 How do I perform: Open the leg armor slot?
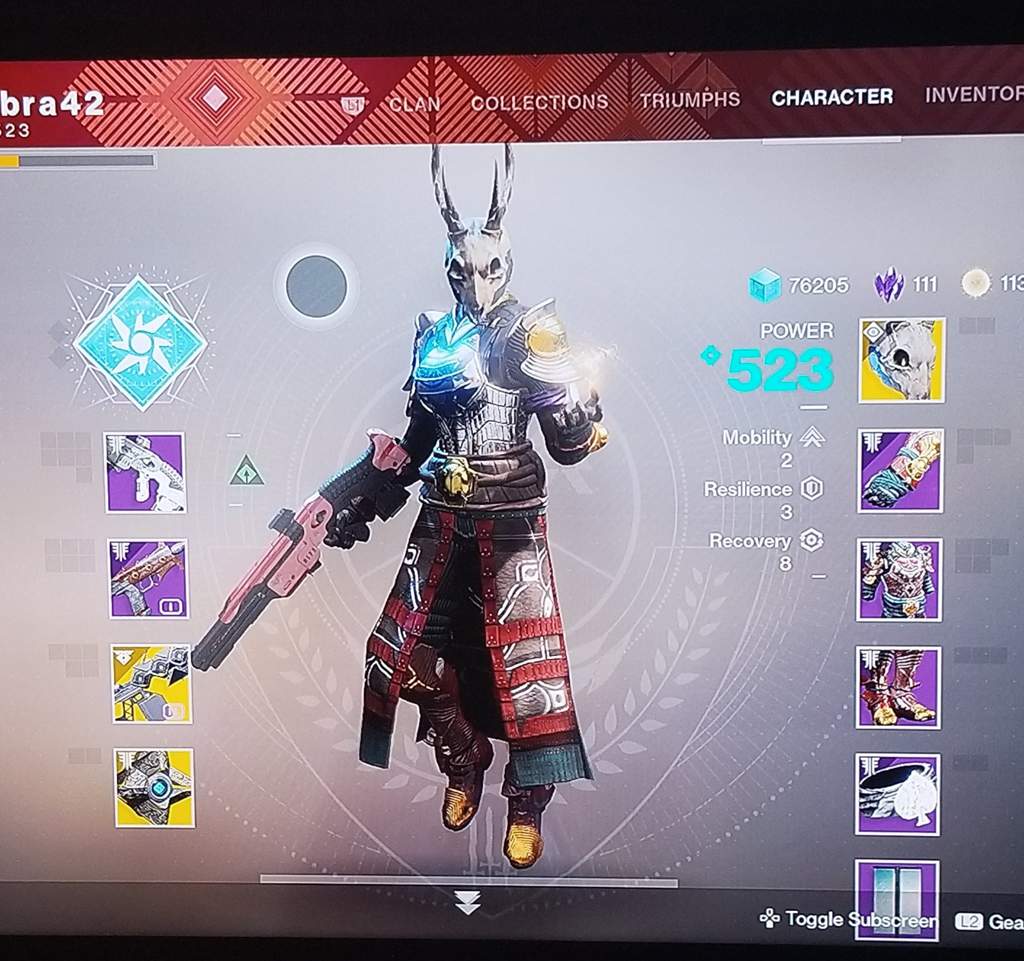(x=898, y=687)
